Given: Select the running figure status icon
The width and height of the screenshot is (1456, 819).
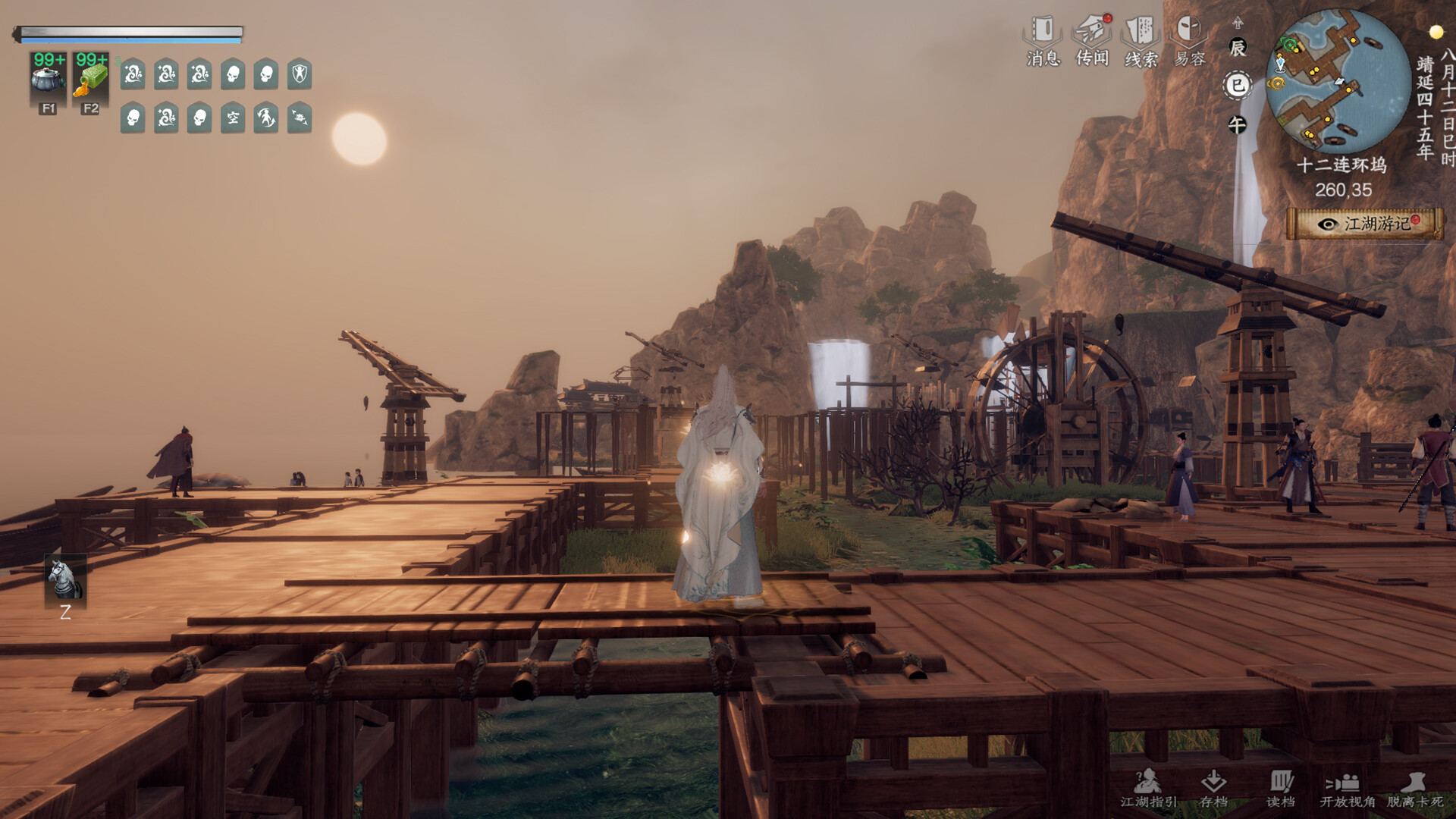Looking at the screenshot, I should coord(266,118).
